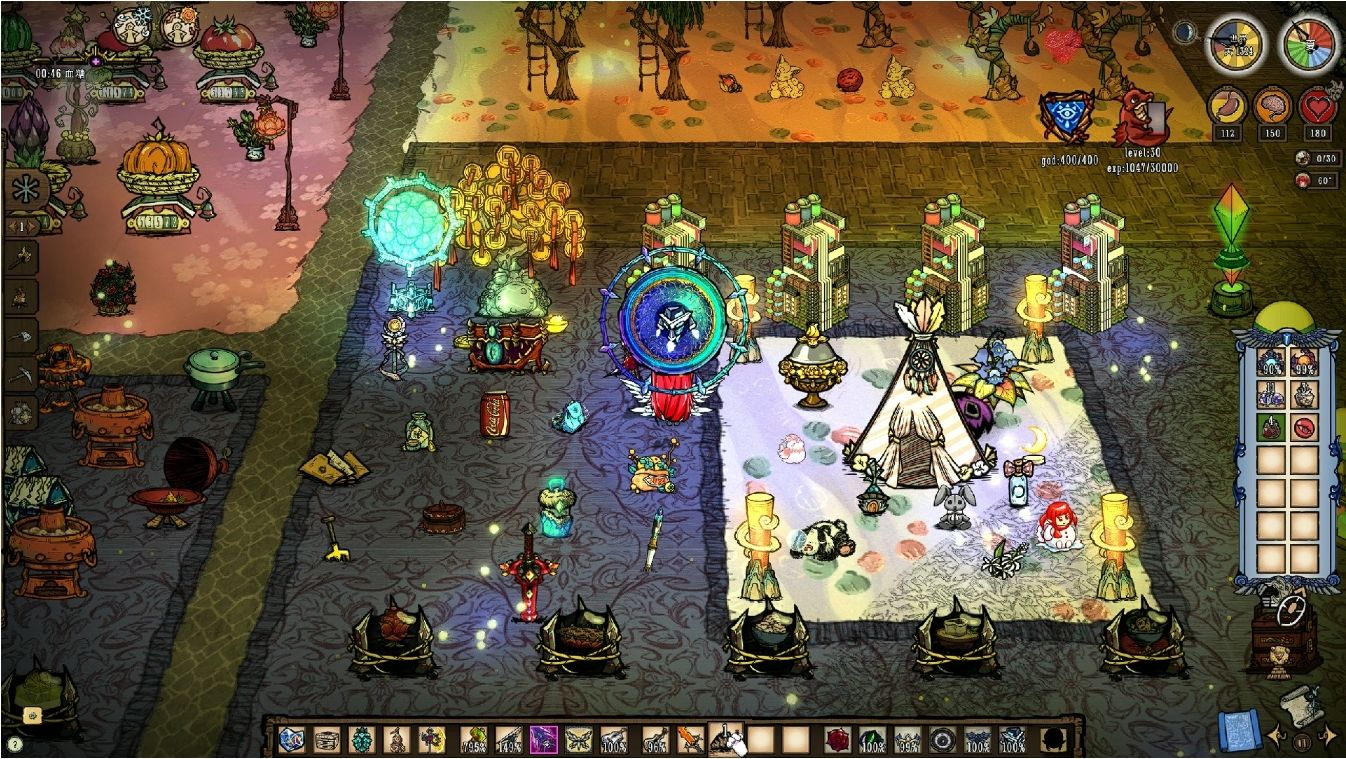
Task: Open the help question mark button
Action: (15, 744)
